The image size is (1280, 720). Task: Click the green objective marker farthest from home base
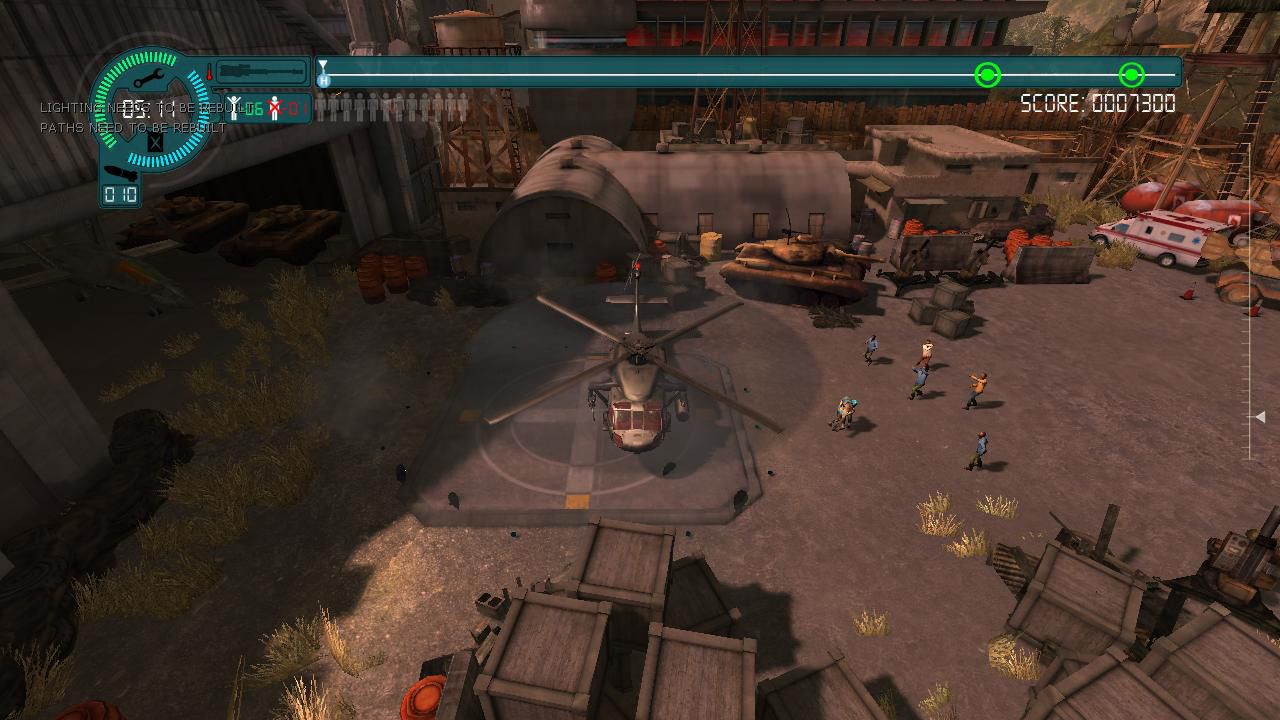(x=1131, y=75)
